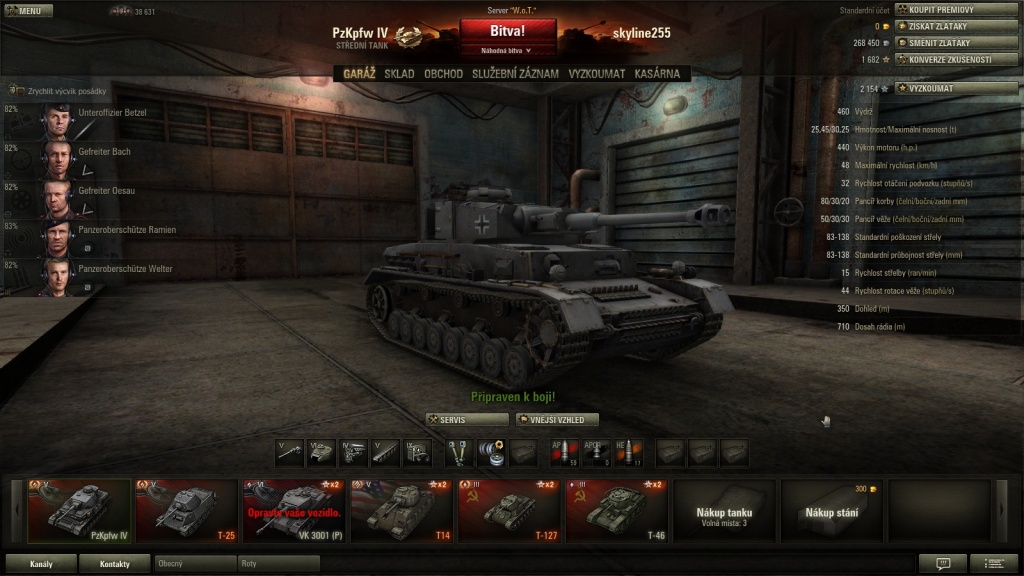Select the T-25 tank in the carousel

click(186, 510)
